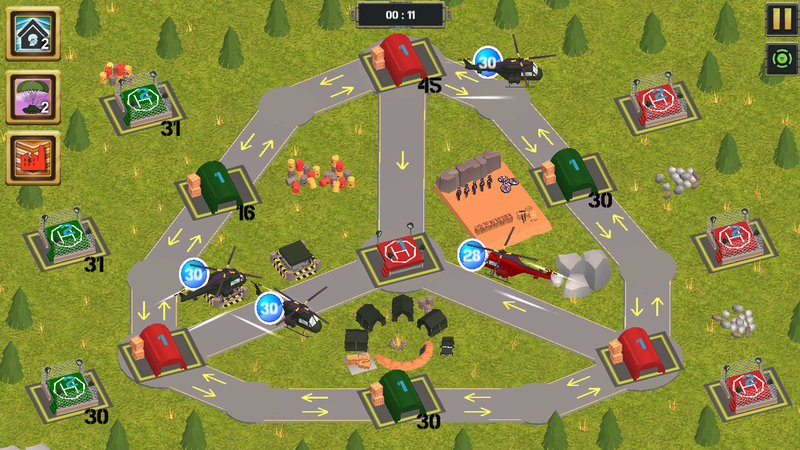Image resolution: width=800 pixels, height=450 pixels.
Task: Deploy the parachute tank reinforcement
Action: pyautogui.click(x=32, y=96)
